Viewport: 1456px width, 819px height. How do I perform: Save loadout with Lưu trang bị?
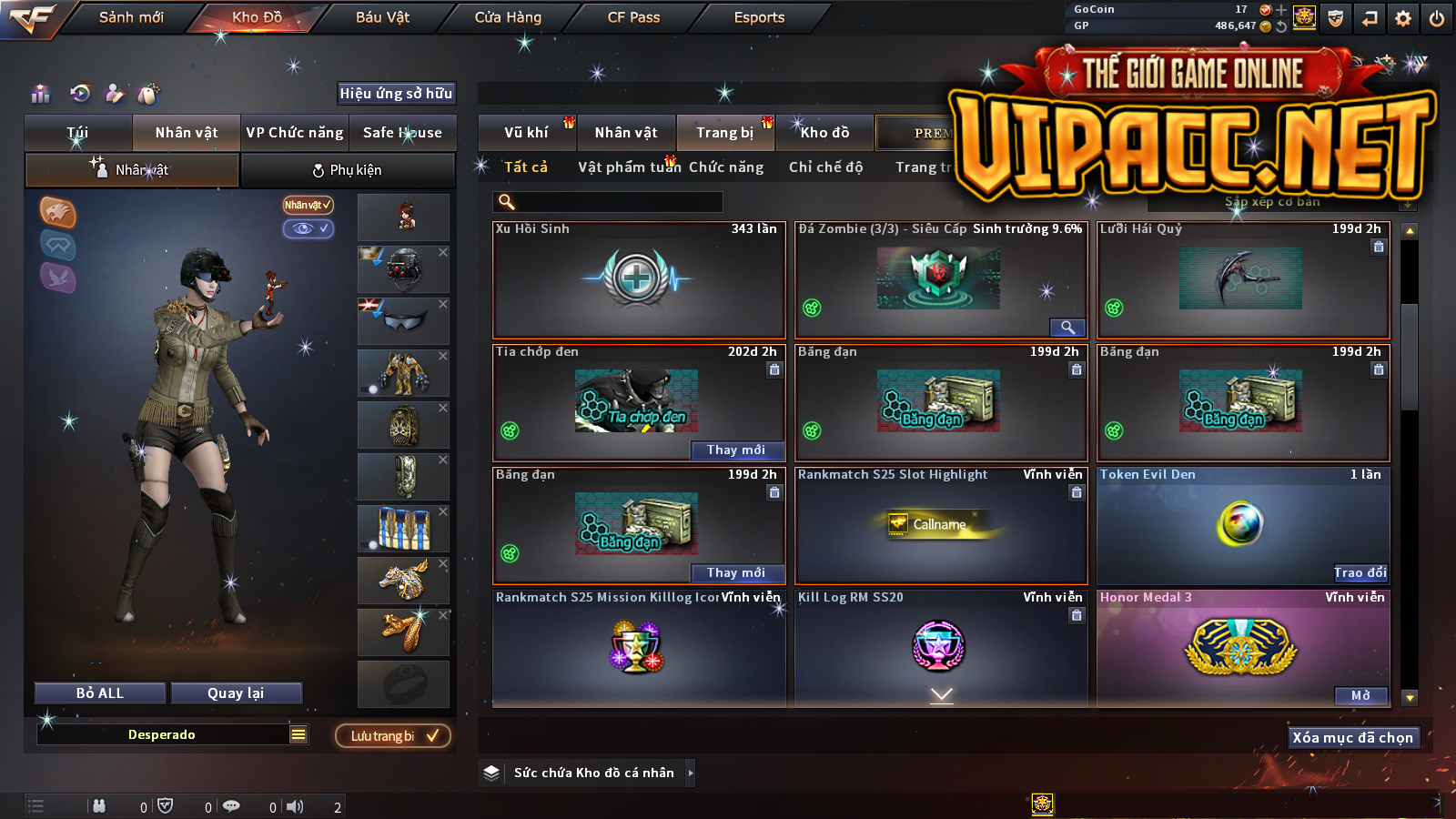[x=393, y=736]
